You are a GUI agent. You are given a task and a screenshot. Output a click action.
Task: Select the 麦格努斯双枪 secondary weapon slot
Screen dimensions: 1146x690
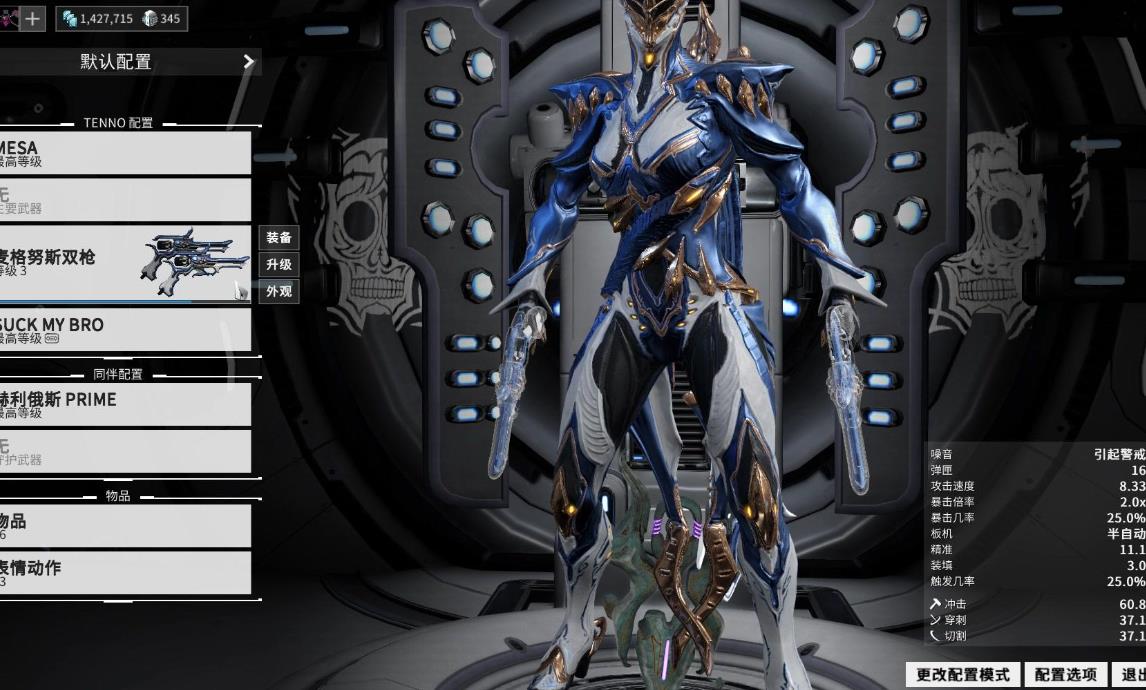tap(125, 263)
